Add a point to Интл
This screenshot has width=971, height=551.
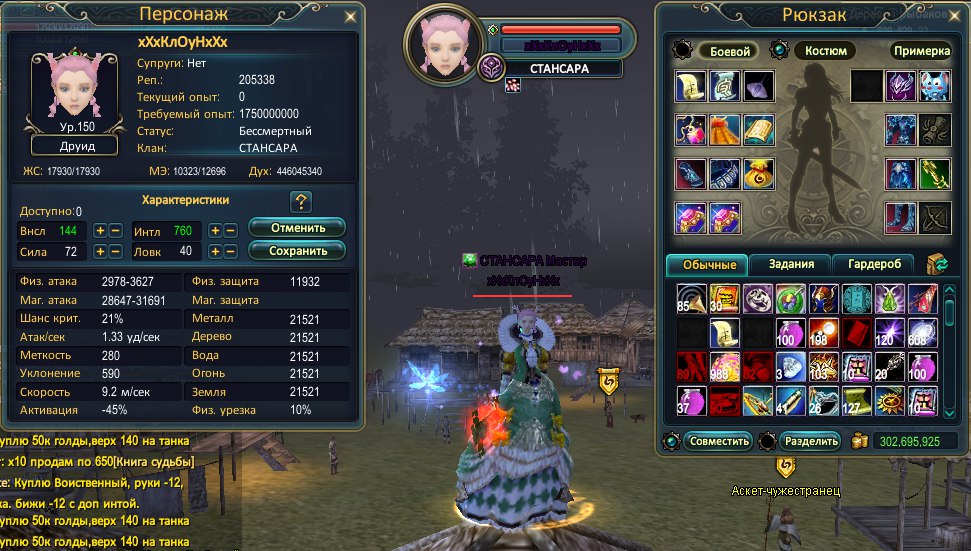[x=215, y=230]
